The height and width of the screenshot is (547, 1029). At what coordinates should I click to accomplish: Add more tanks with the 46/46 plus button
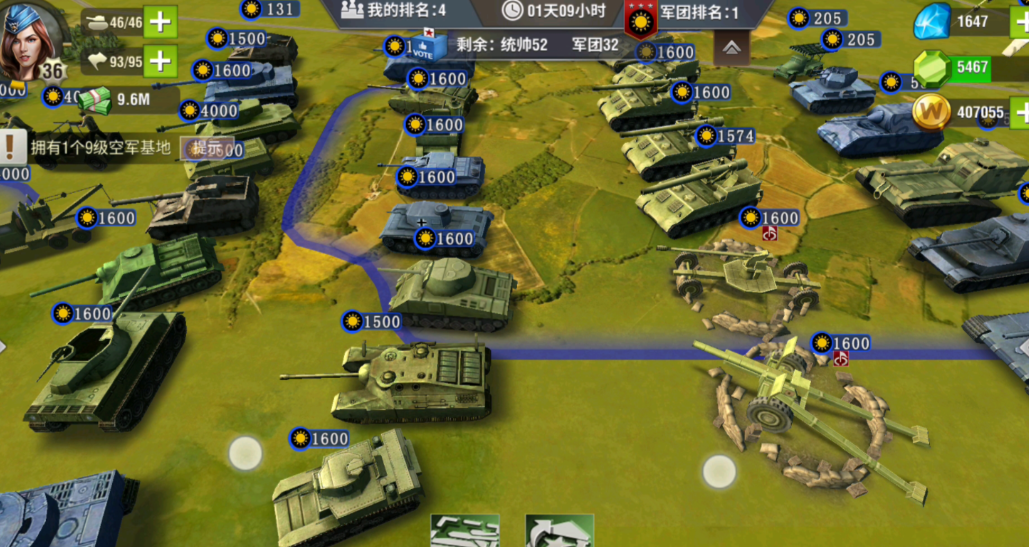tap(160, 21)
